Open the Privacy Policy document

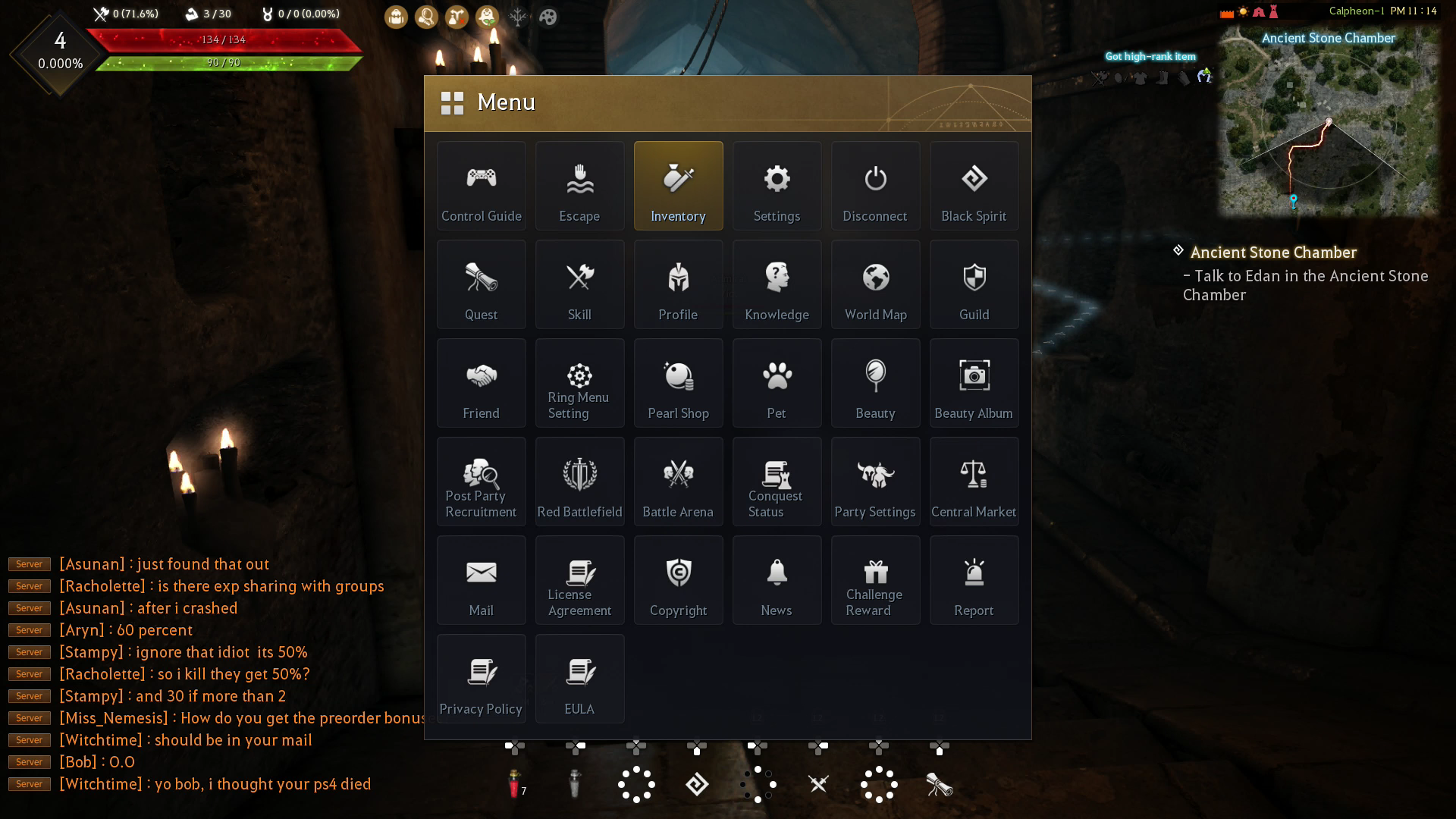[481, 679]
